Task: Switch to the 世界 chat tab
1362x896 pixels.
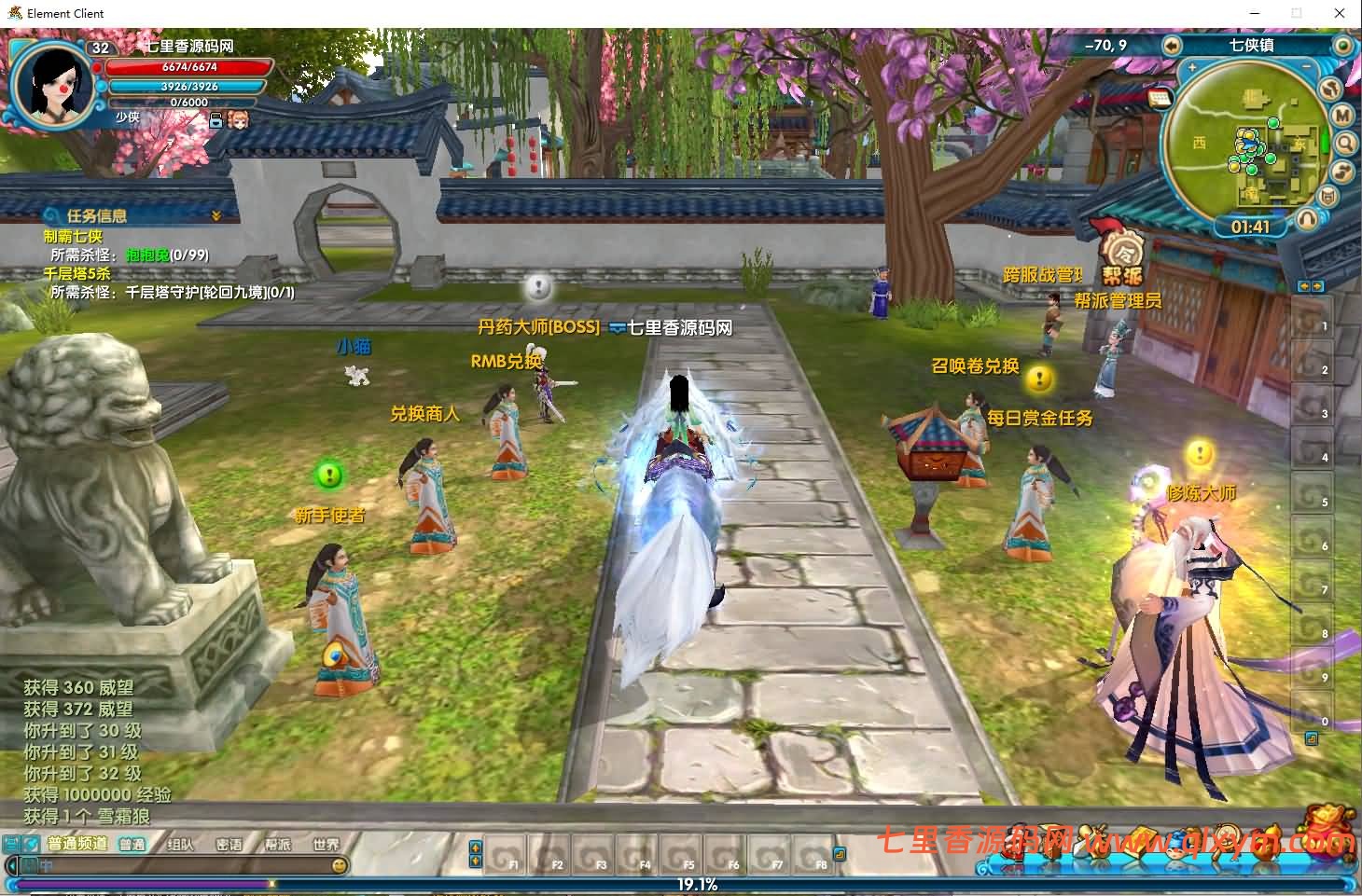Action: point(326,845)
